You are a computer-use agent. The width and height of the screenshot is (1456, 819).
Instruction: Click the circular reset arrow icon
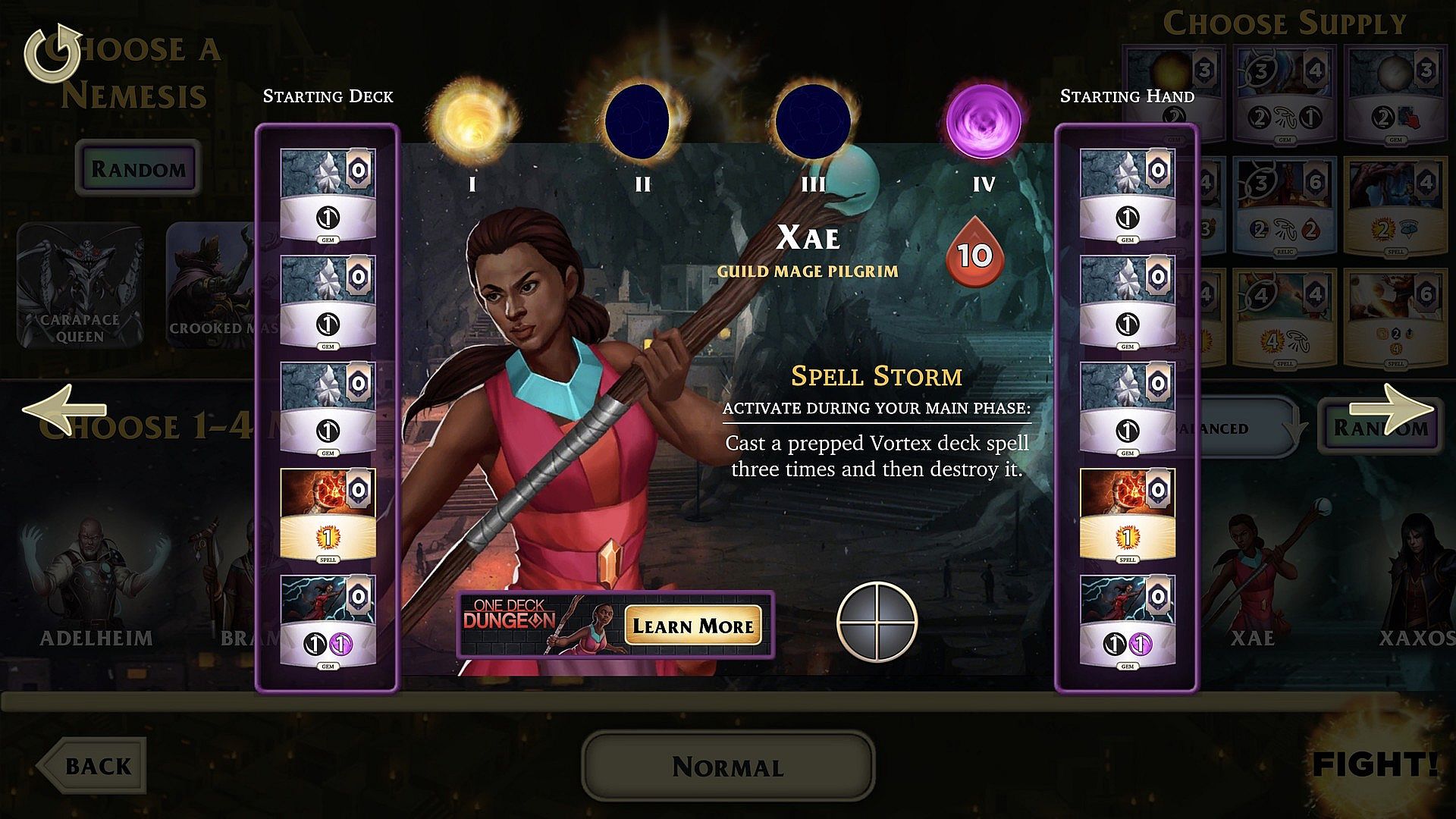52,53
